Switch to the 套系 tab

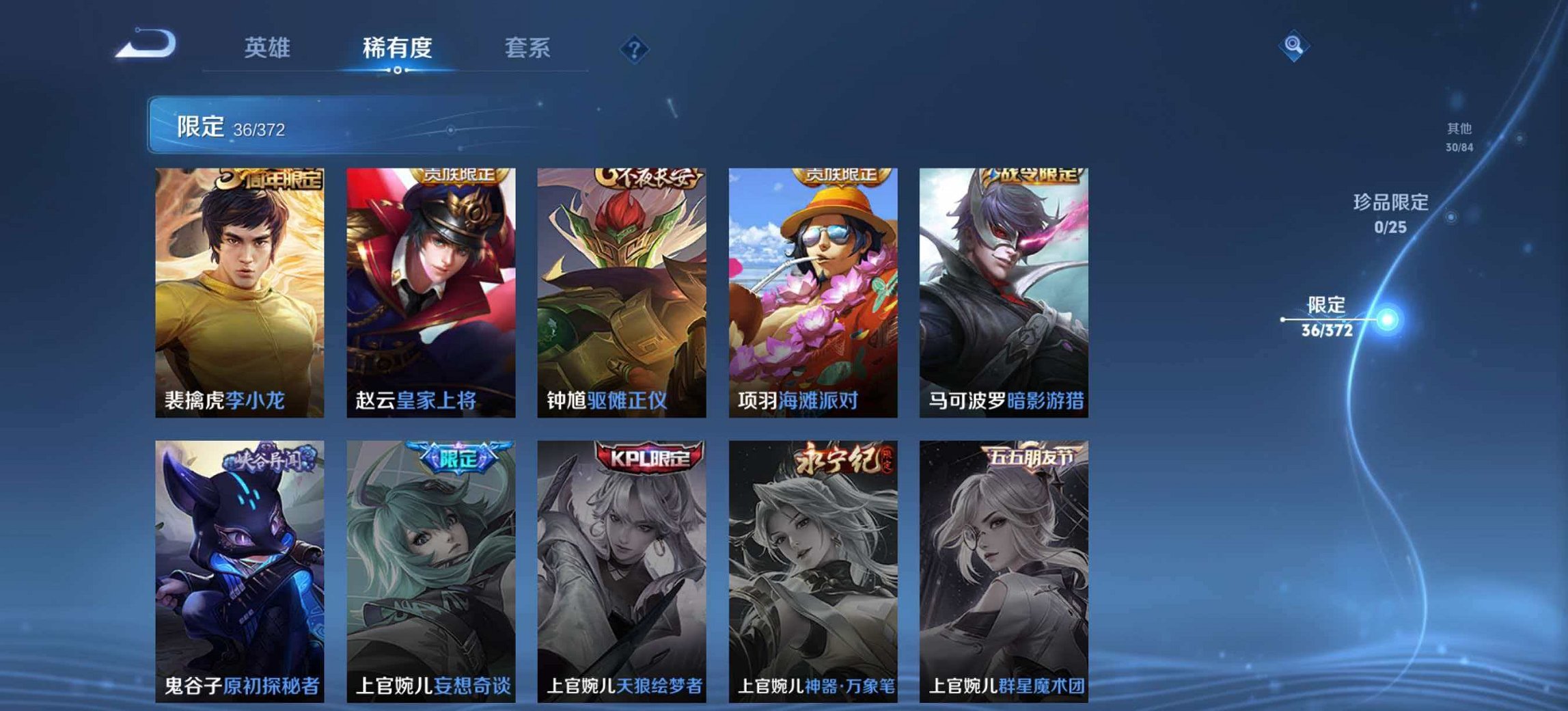528,49
